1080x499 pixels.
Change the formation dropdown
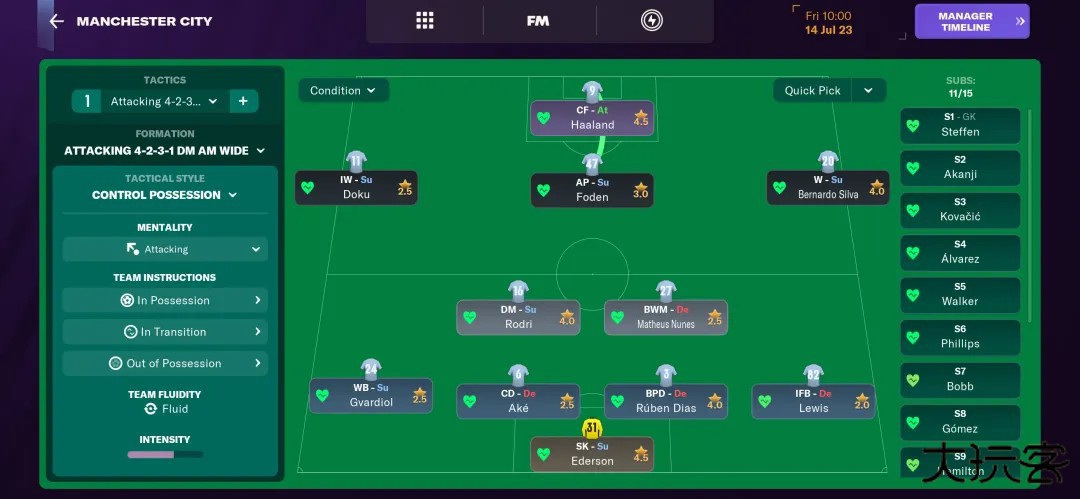click(x=165, y=151)
